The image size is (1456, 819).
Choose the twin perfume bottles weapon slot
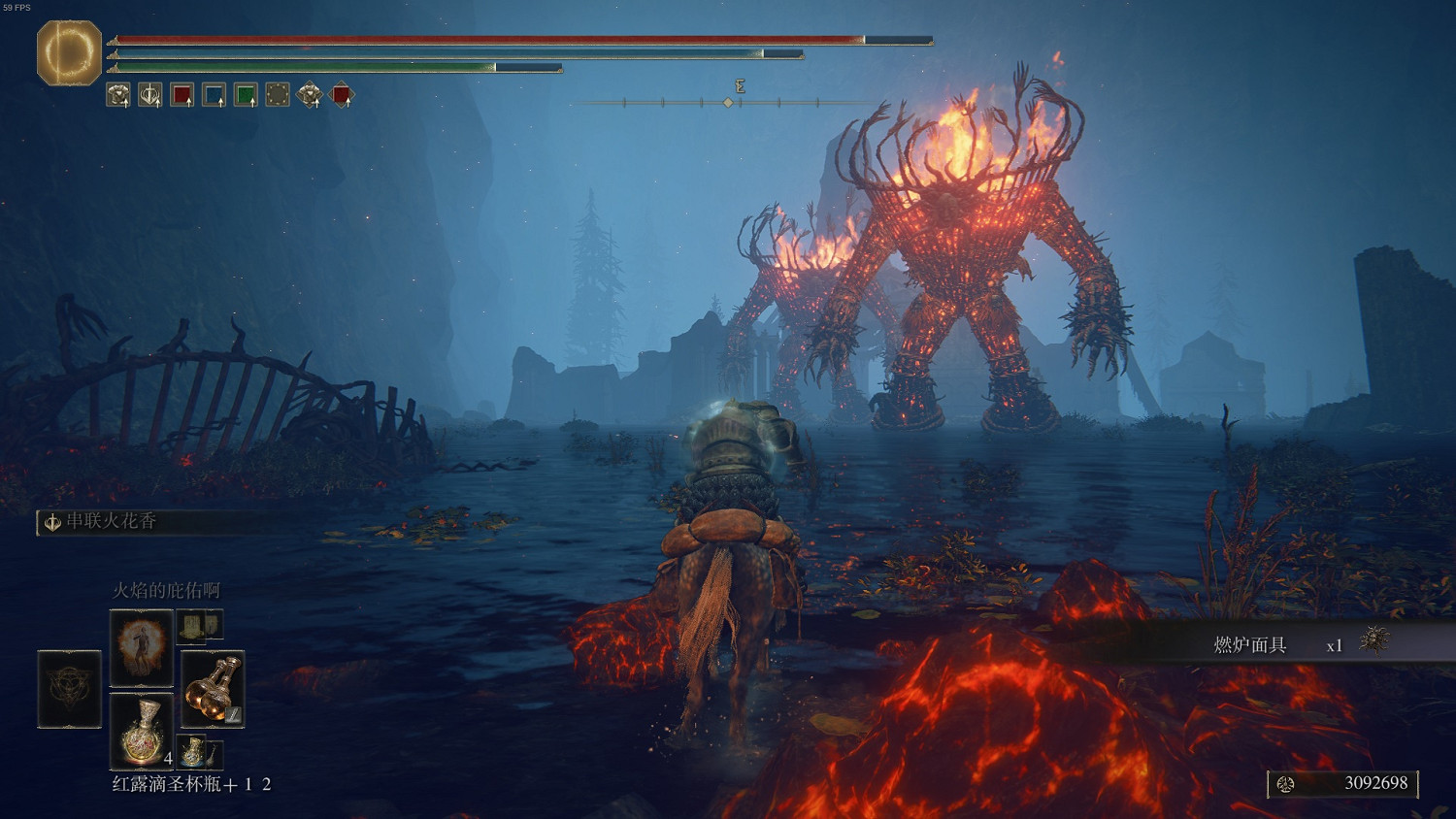tap(213, 689)
